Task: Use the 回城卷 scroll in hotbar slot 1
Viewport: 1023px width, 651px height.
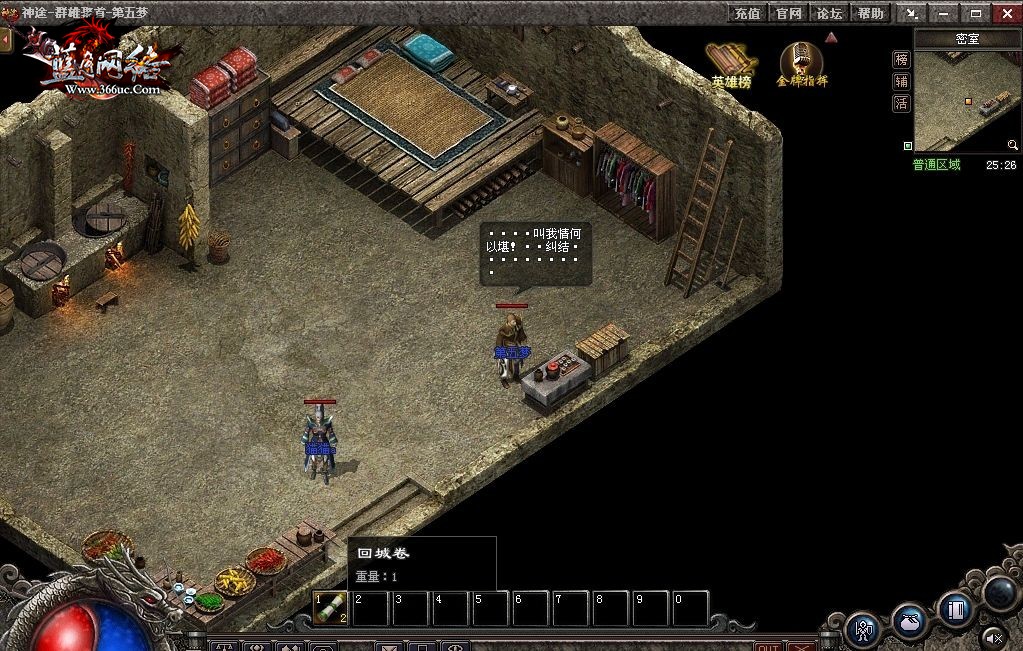Action: (331, 607)
